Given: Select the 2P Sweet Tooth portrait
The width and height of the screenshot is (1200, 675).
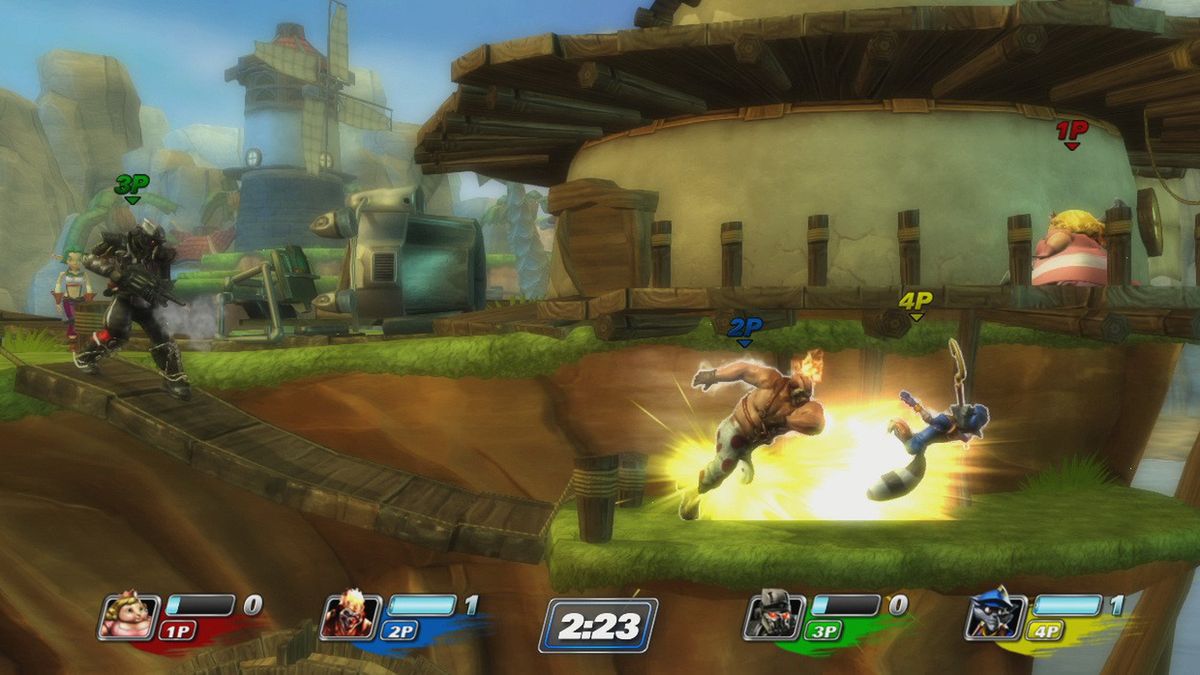Looking at the screenshot, I should pos(349,616).
